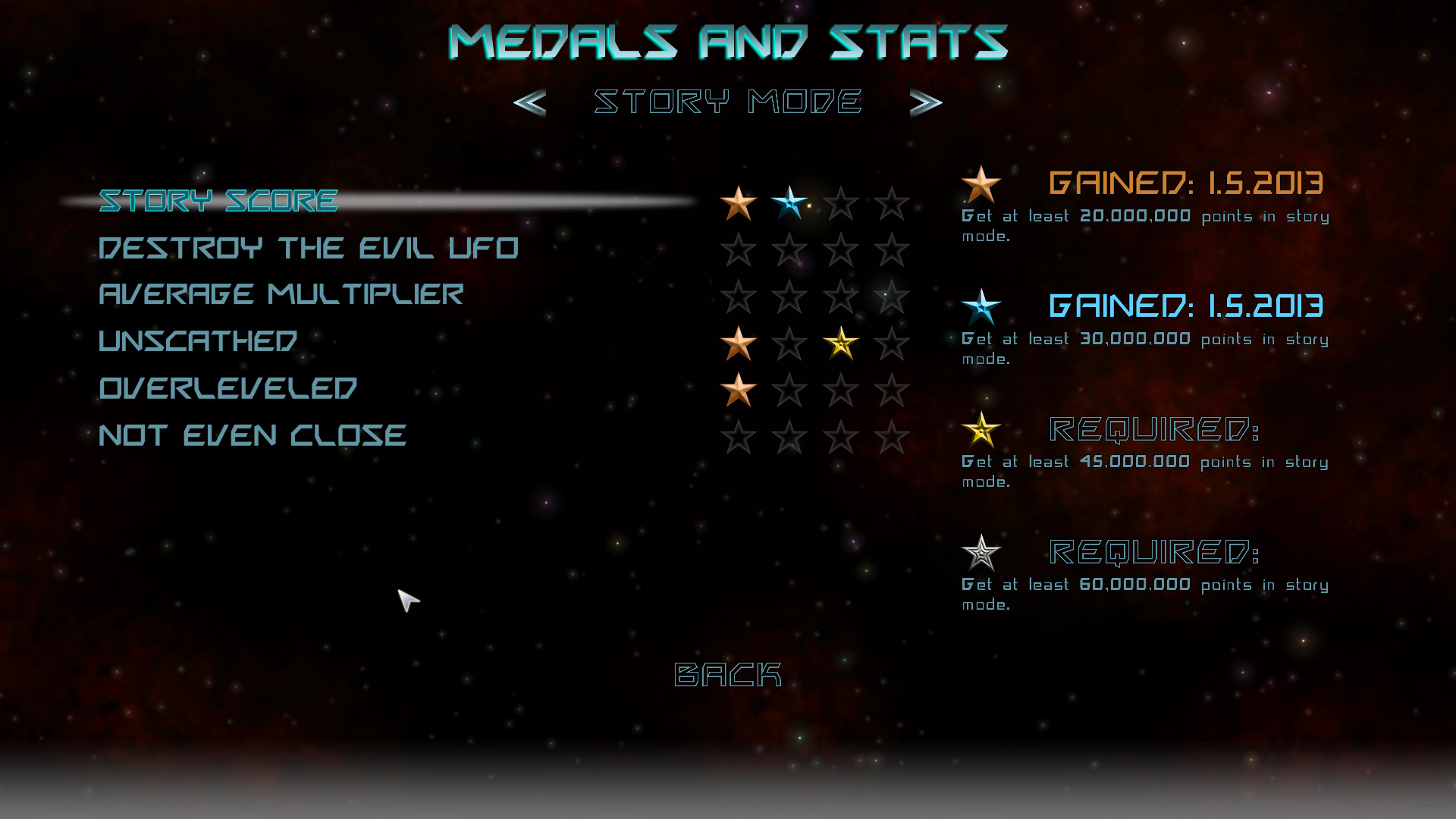Click the Gained: 1.5.2013 text for the bronze medal

tap(1183, 183)
